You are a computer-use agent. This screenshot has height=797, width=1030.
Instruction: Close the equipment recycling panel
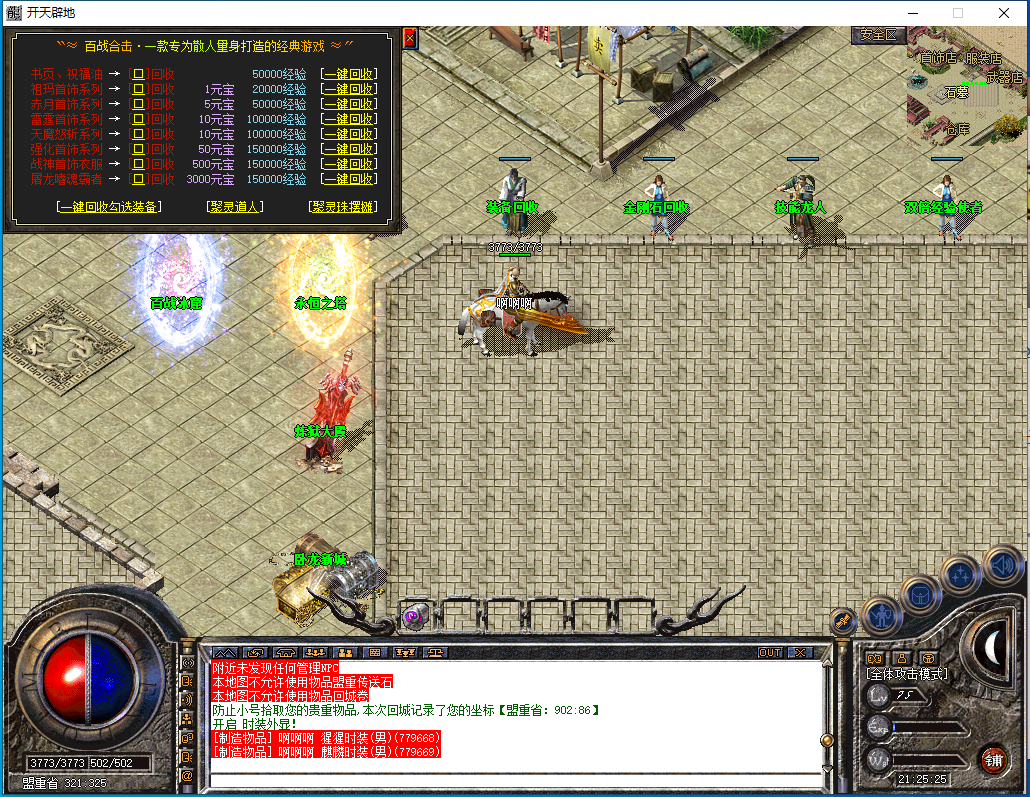tap(409, 39)
